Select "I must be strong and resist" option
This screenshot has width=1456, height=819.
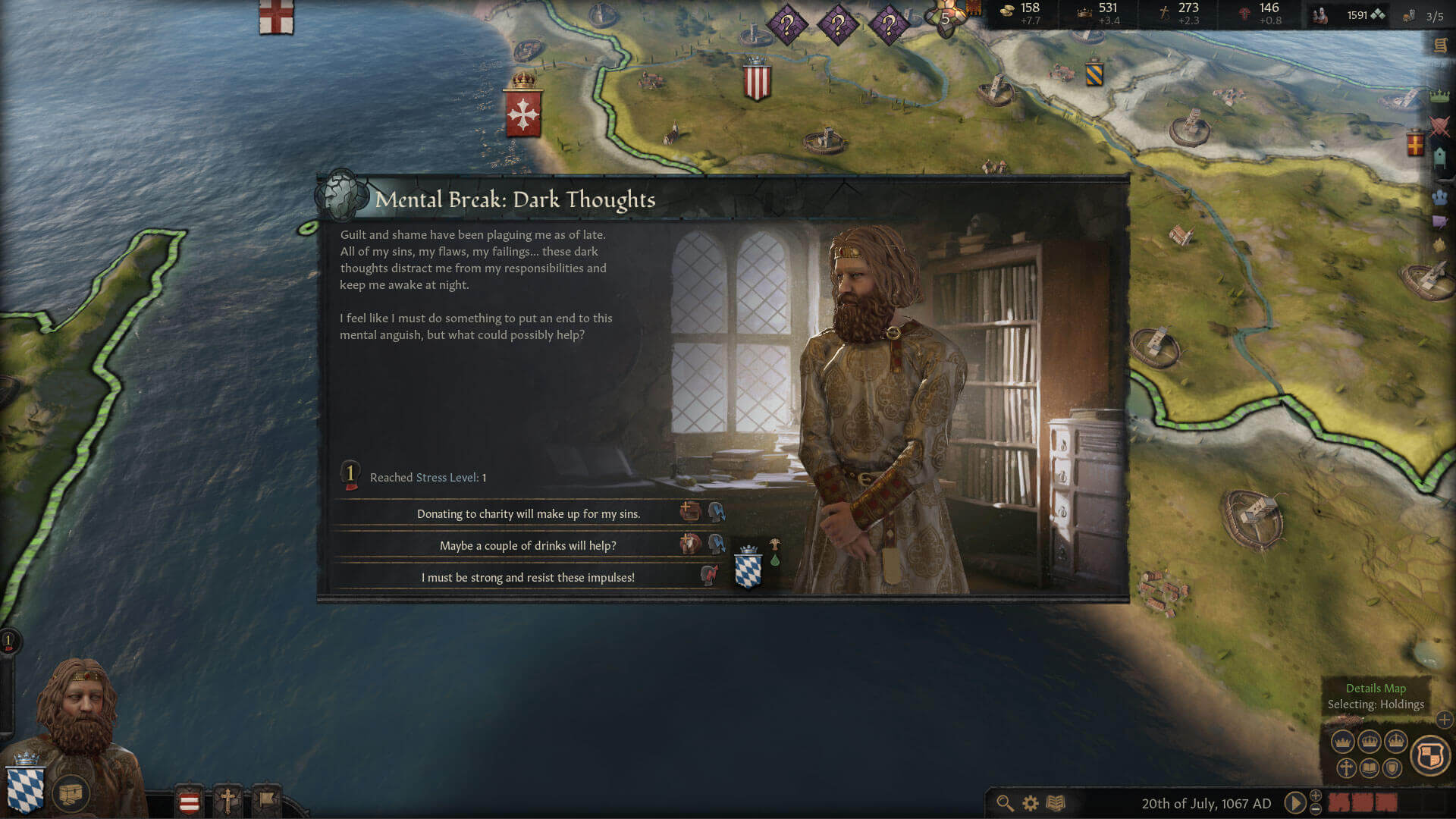coord(528,578)
